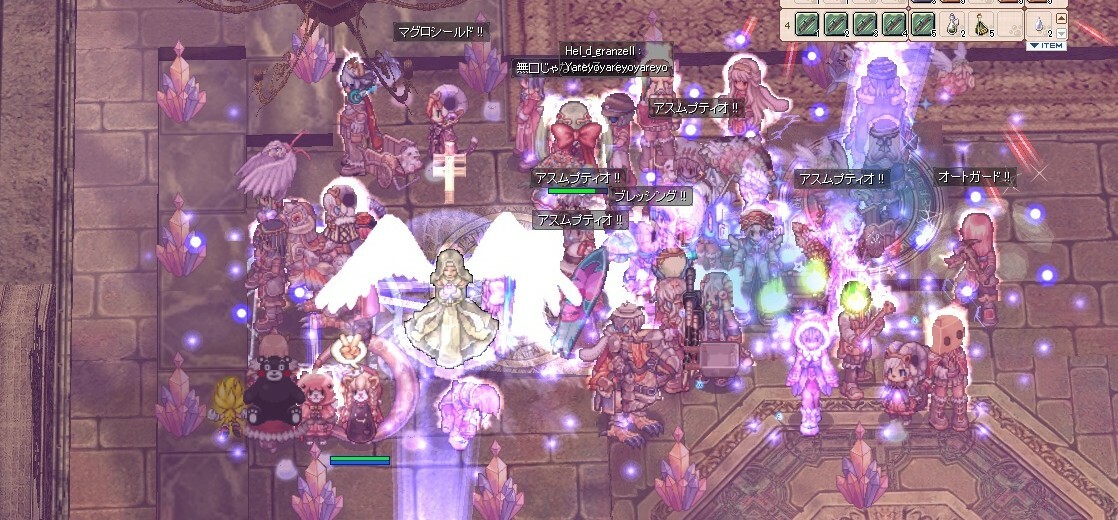Click the hotbar's down arrow button
Viewport: 1118px width, 520px height.
[x=1061, y=32]
